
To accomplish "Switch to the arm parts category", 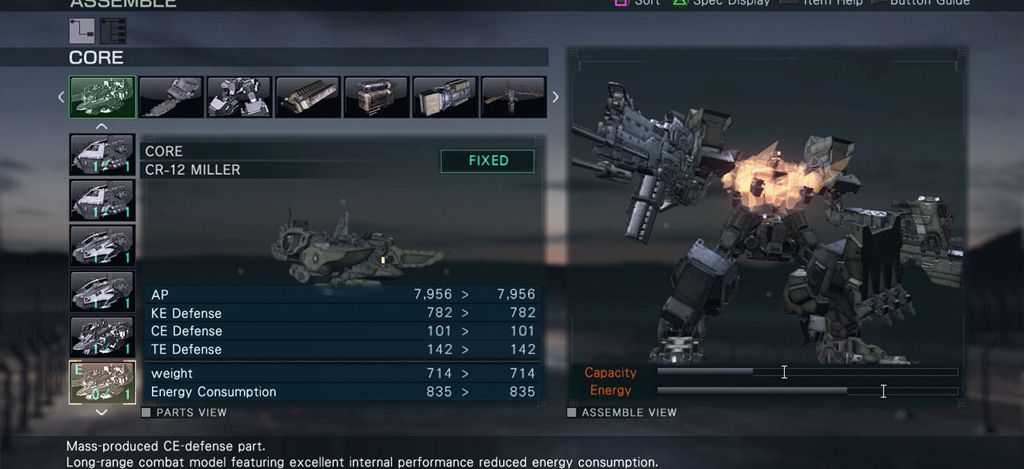I will click(x=170, y=97).
